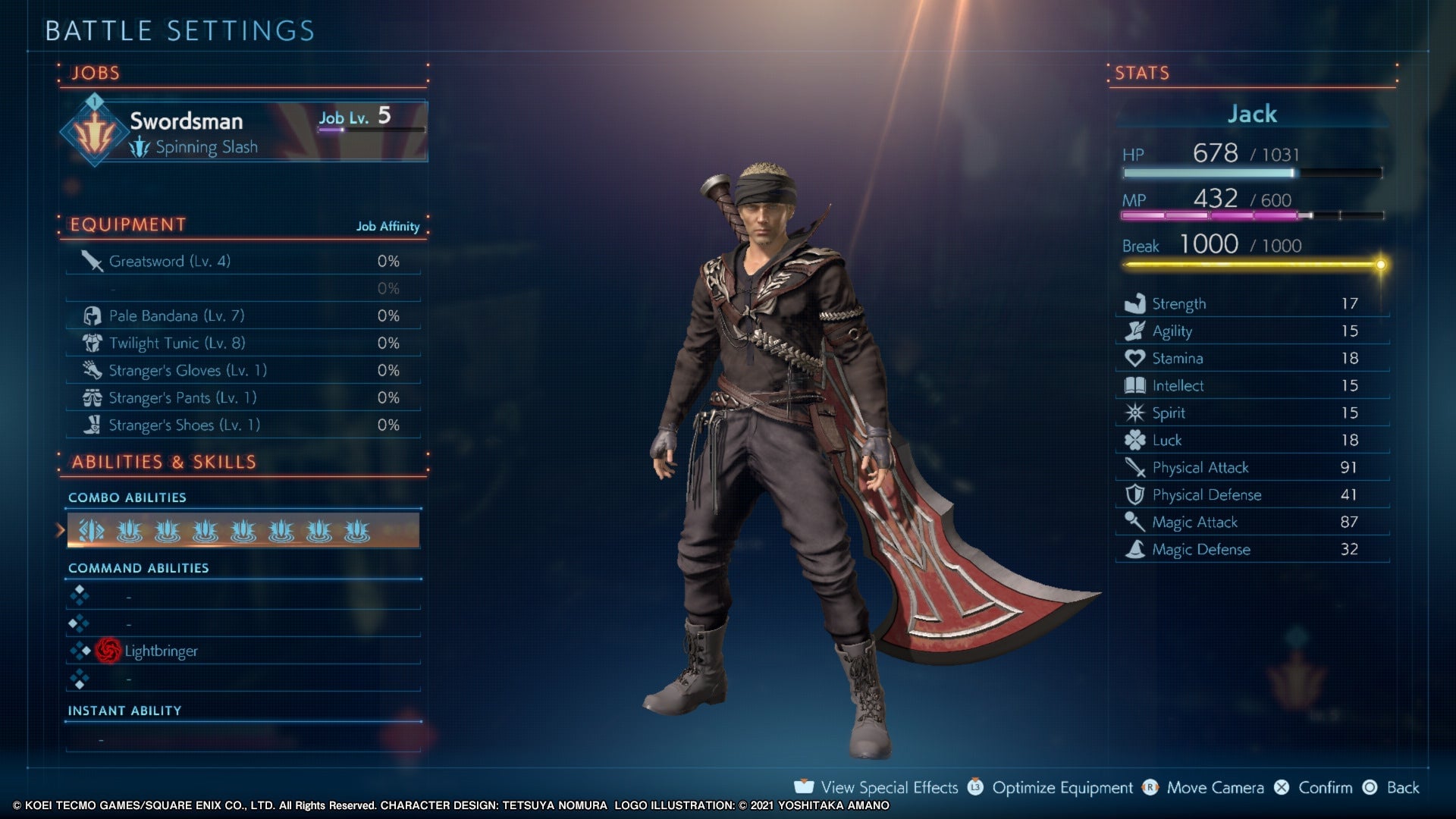This screenshot has height=819, width=1456.
Task: Click the Magic Defense hat icon
Action: [1134, 549]
